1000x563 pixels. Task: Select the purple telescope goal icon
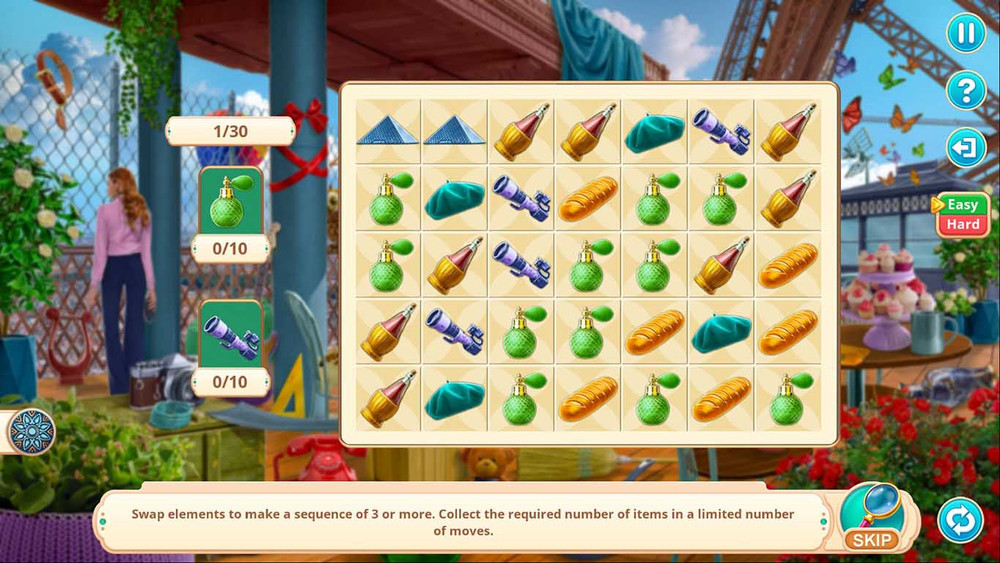(232, 335)
